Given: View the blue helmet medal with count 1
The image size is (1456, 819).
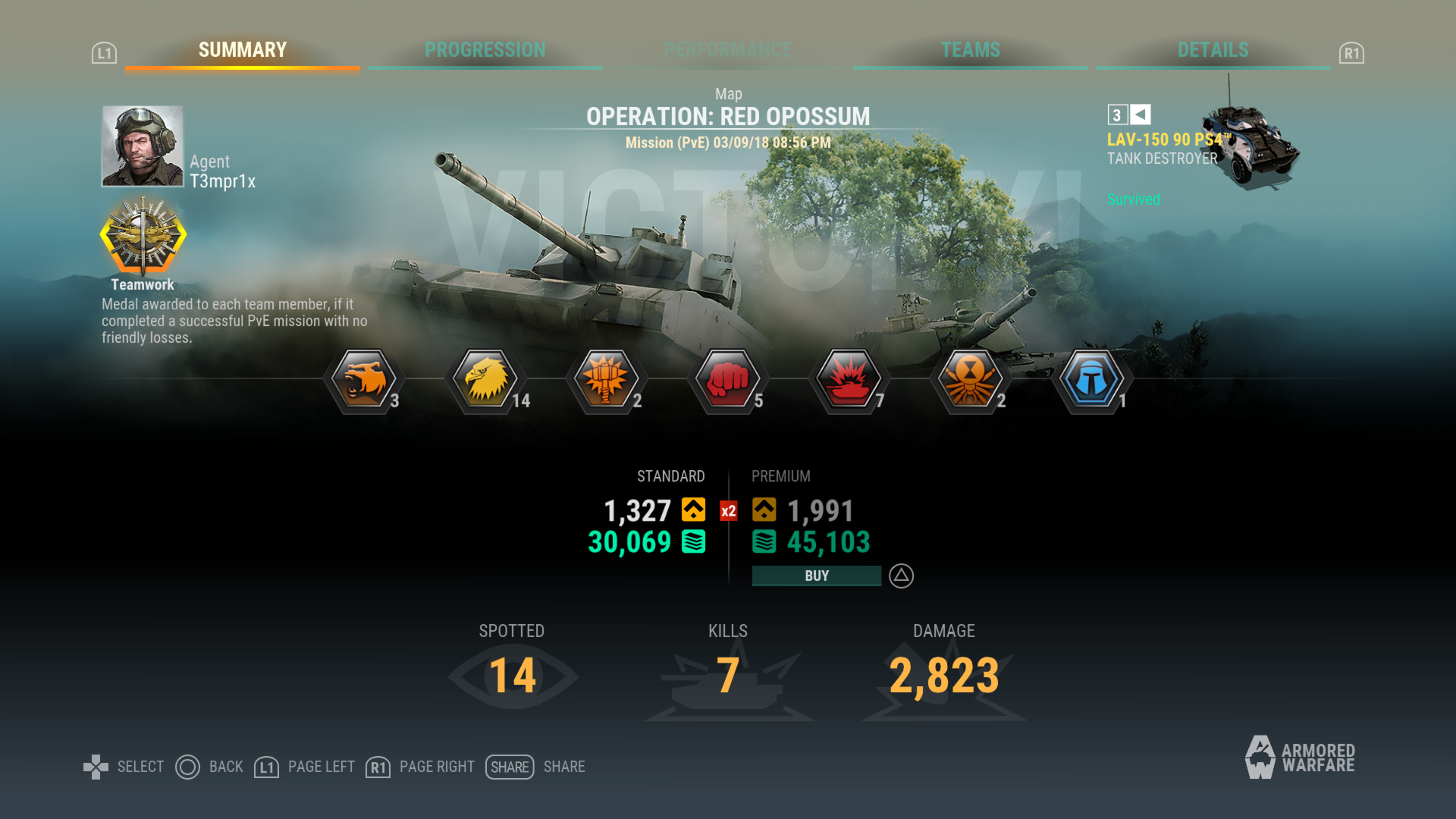Looking at the screenshot, I should pyautogui.click(x=1091, y=381).
